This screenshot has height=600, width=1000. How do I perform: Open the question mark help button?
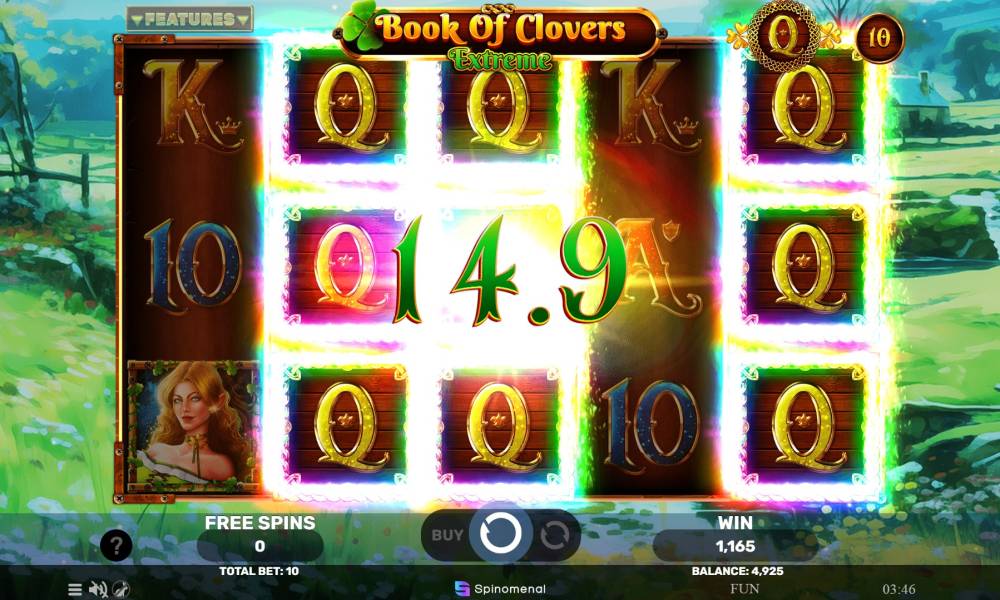pos(116,545)
